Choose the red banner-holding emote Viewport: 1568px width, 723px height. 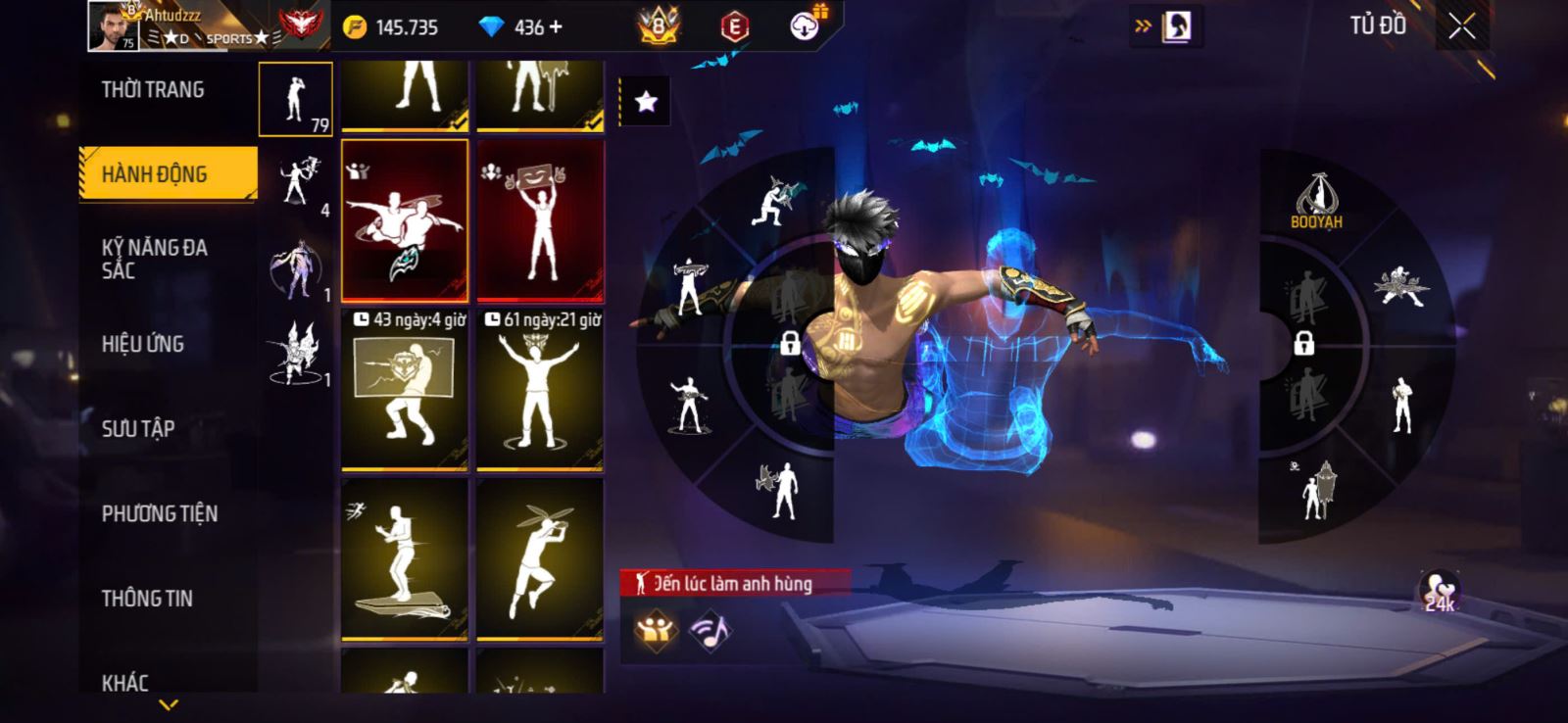point(540,220)
